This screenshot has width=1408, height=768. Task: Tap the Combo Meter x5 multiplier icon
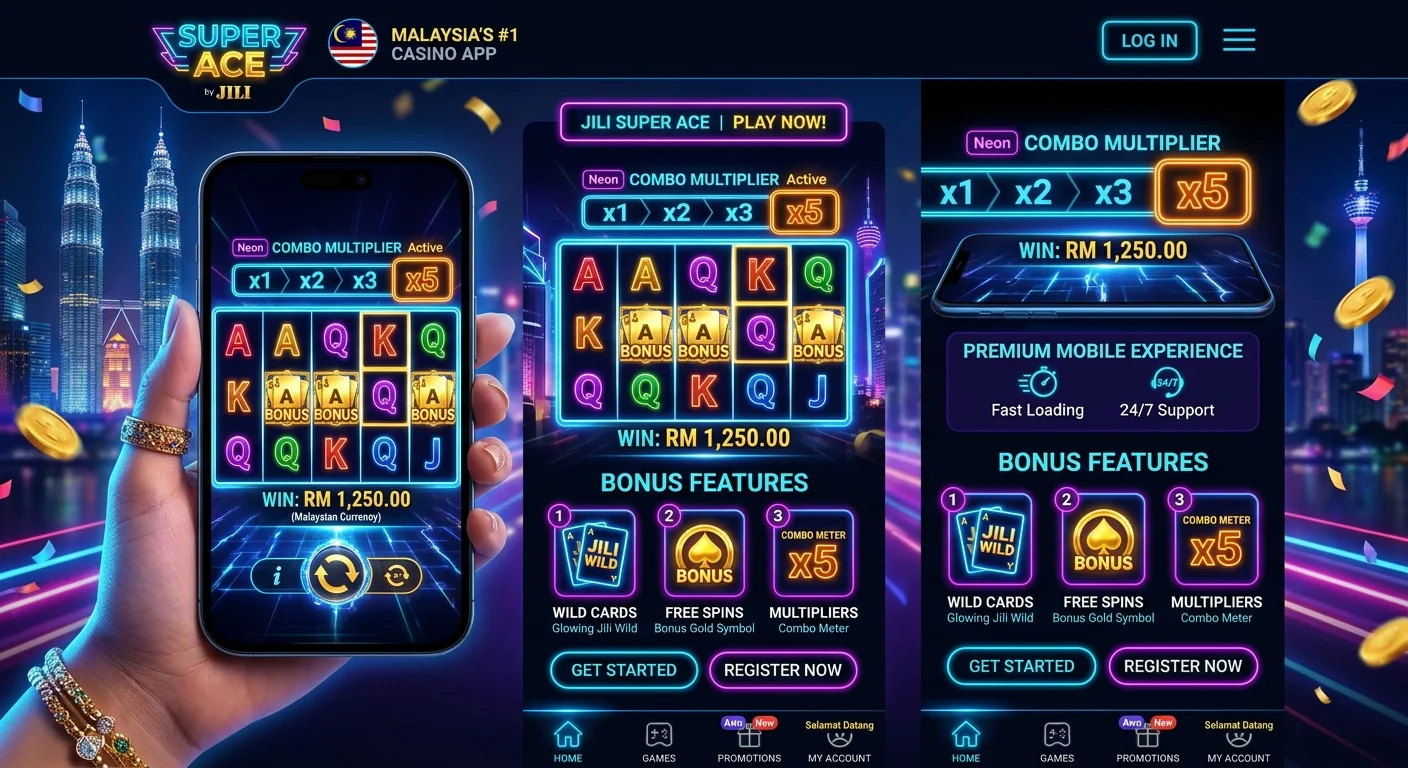[813, 550]
